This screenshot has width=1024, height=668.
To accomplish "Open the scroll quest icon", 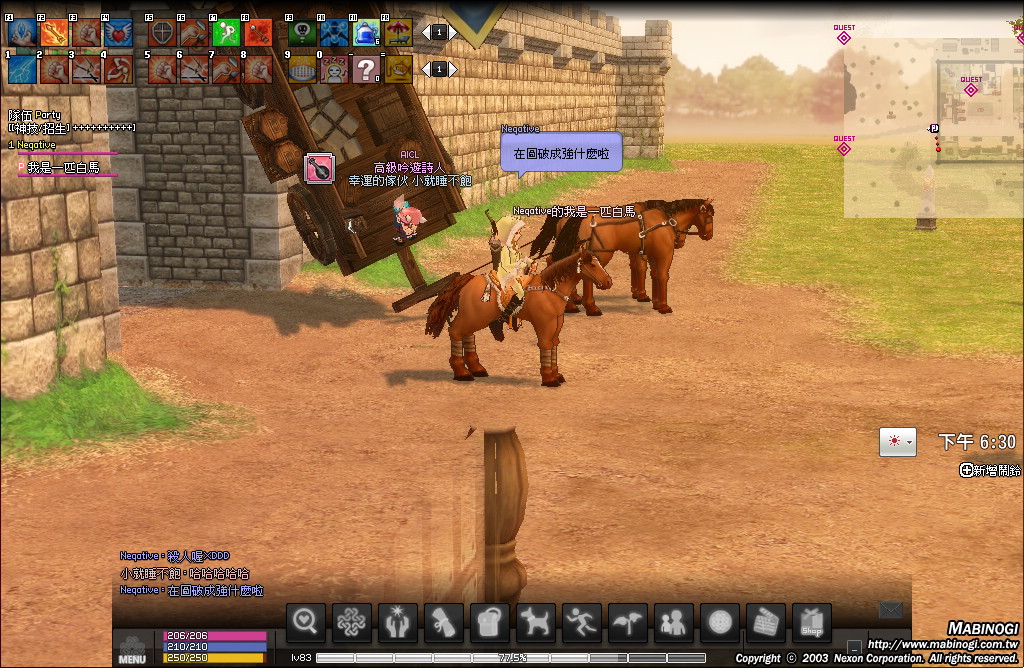I will pos(444,622).
